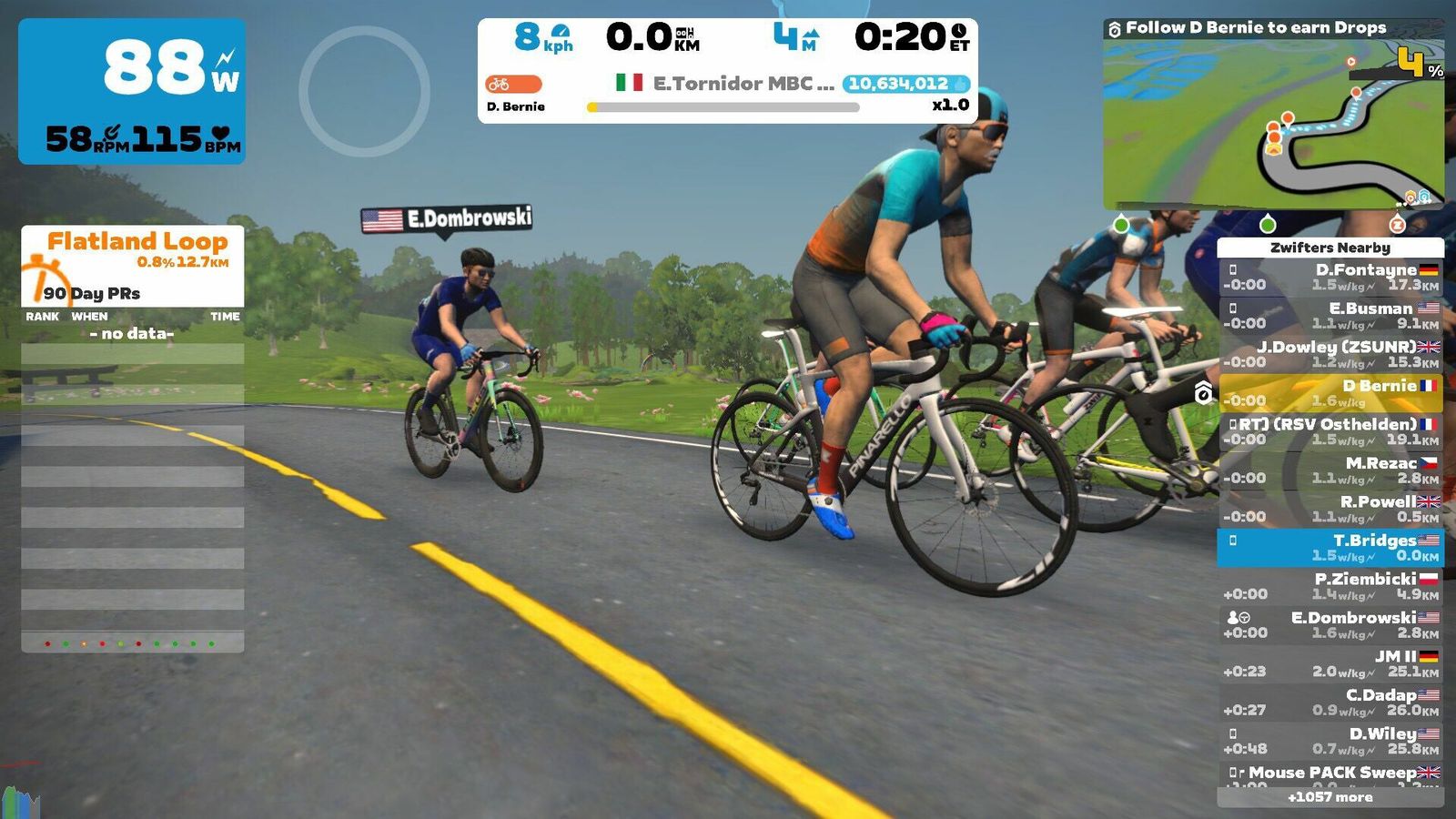Select the T.Bridges rider row
The height and width of the screenshot is (819, 1456).
[1330, 547]
